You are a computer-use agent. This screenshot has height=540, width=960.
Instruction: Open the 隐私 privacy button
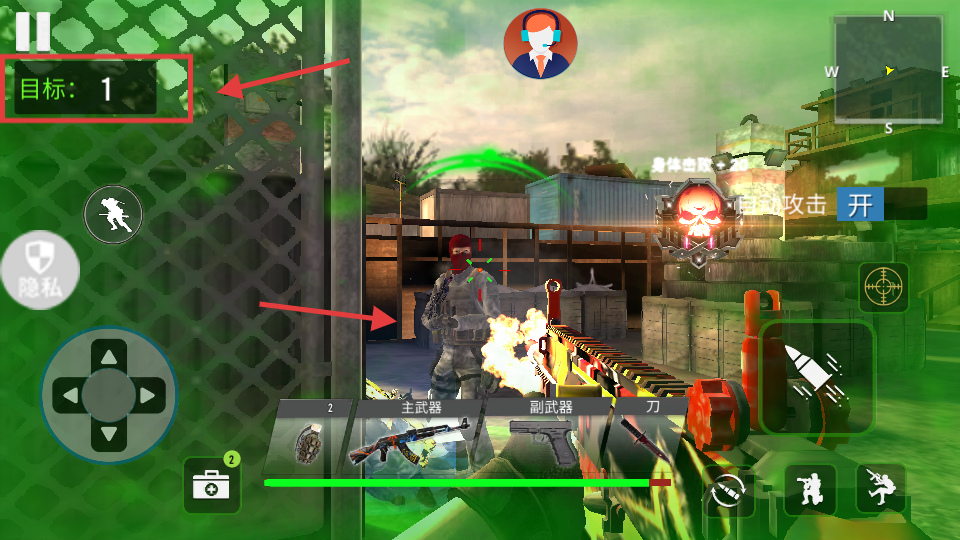coord(39,270)
